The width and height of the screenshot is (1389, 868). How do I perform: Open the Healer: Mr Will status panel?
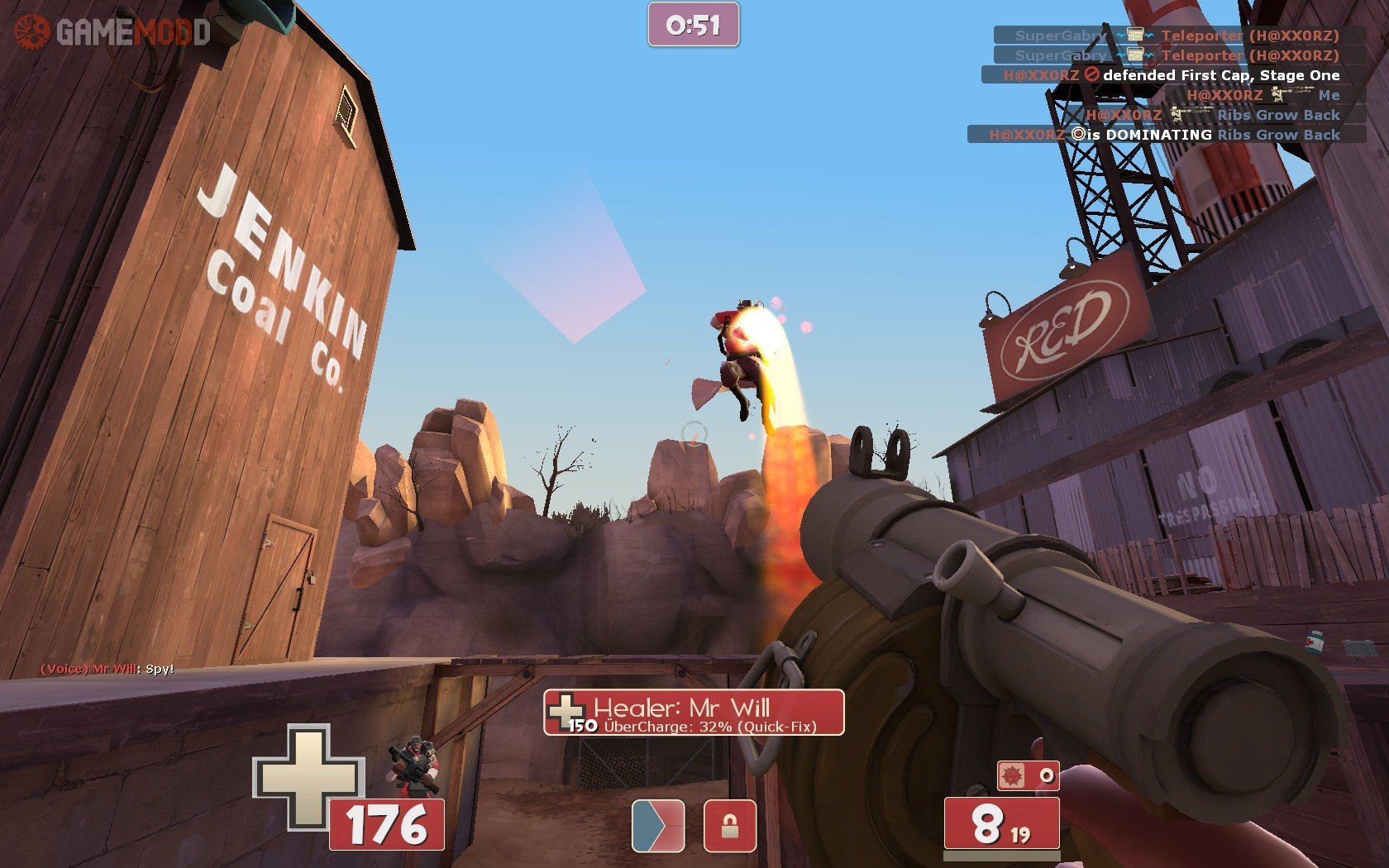pos(694,713)
